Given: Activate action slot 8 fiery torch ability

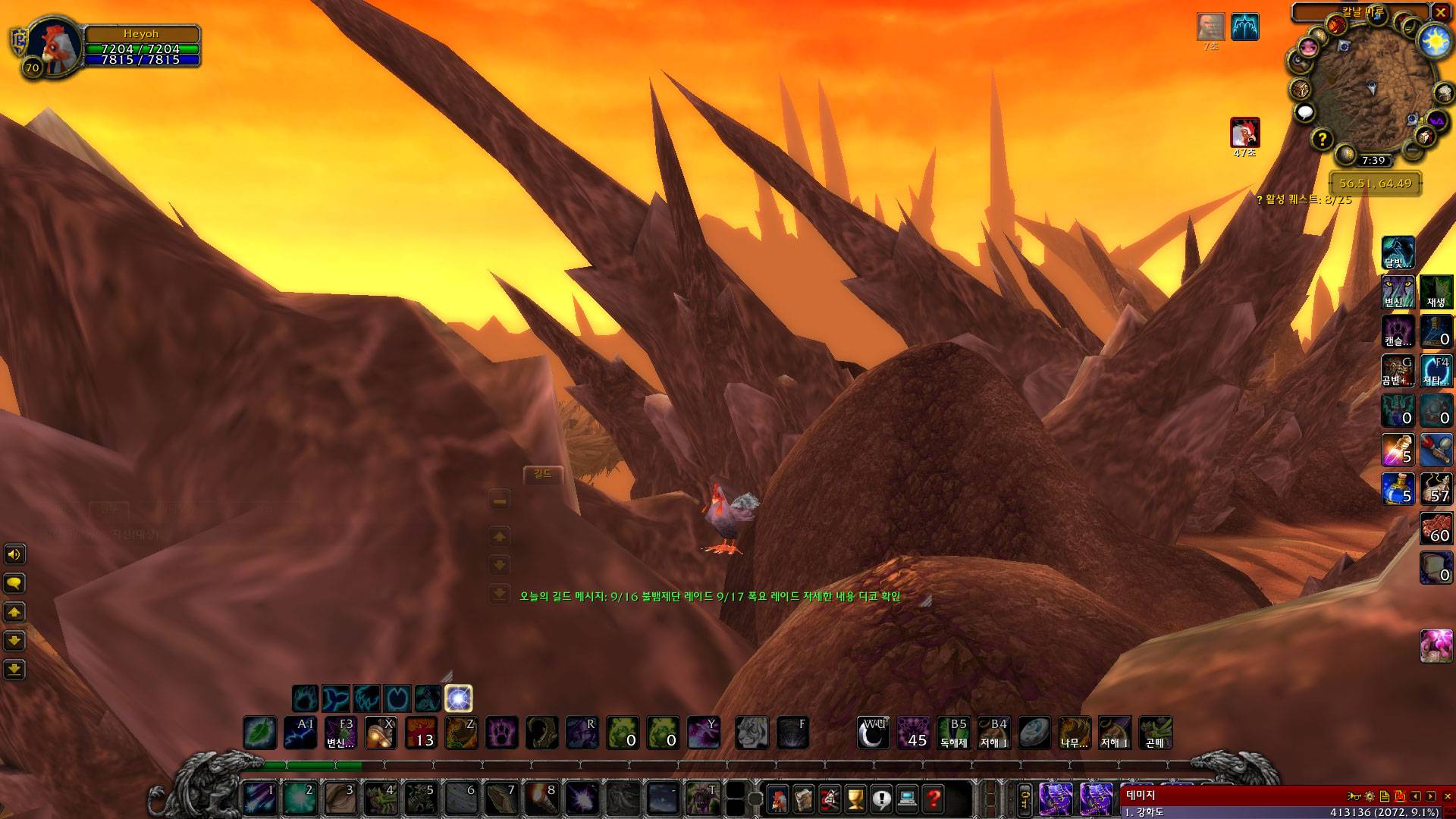Looking at the screenshot, I should click(541, 798).
